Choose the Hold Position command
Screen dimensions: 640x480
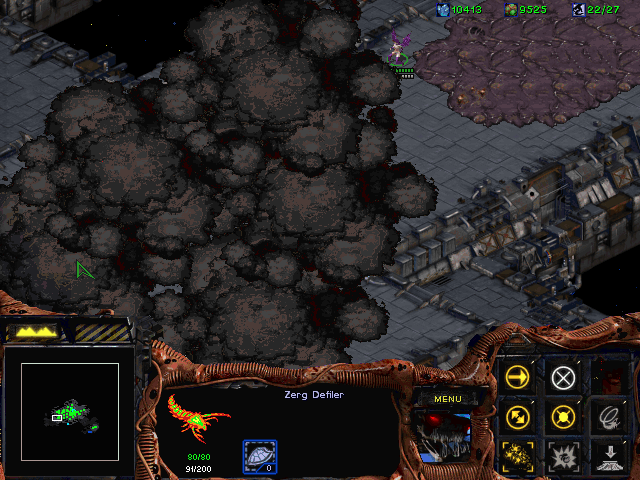(564, 416)
